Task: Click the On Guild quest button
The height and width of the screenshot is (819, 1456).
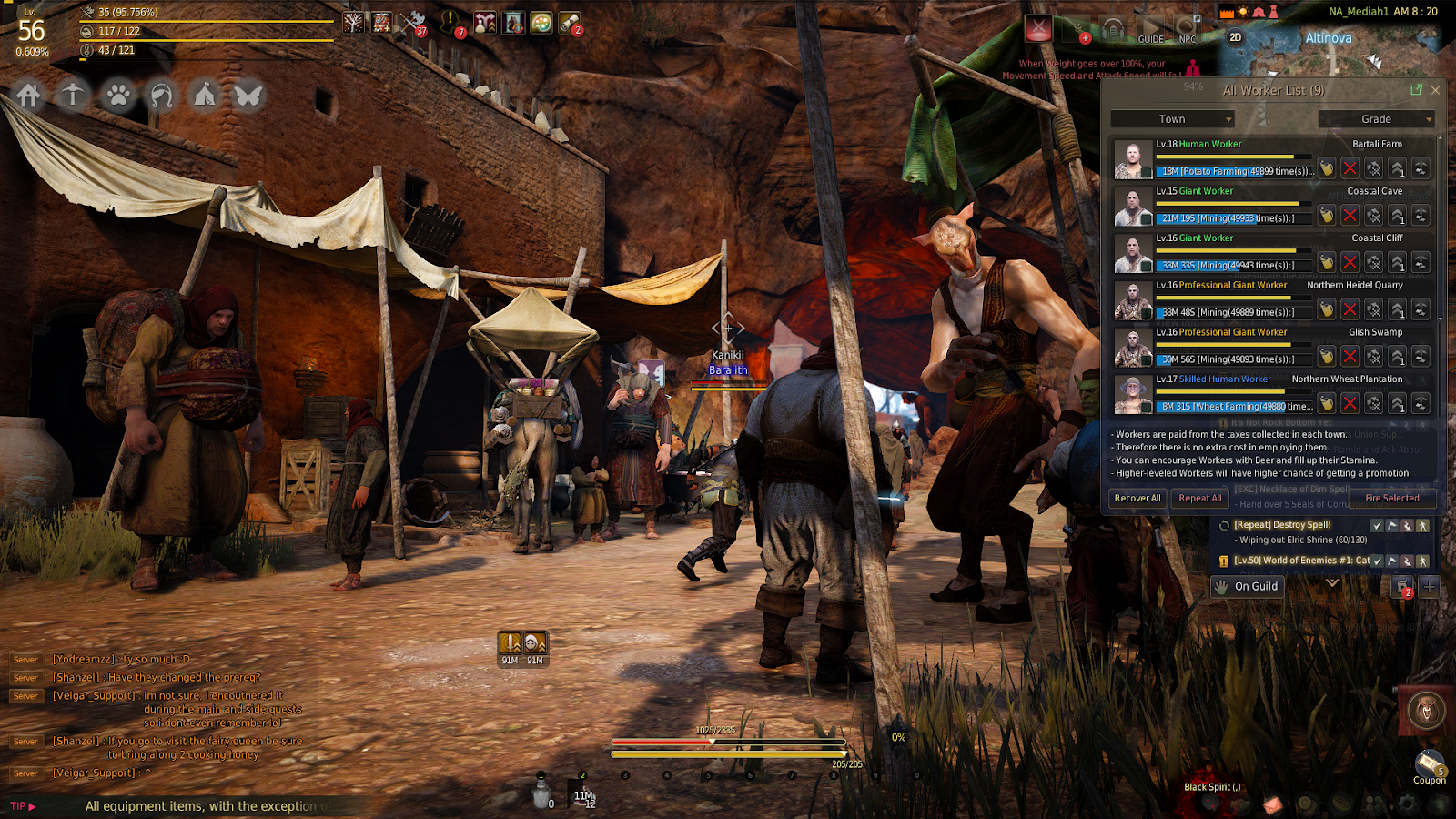Action: pyautogui.click(x=1247, y=587)
